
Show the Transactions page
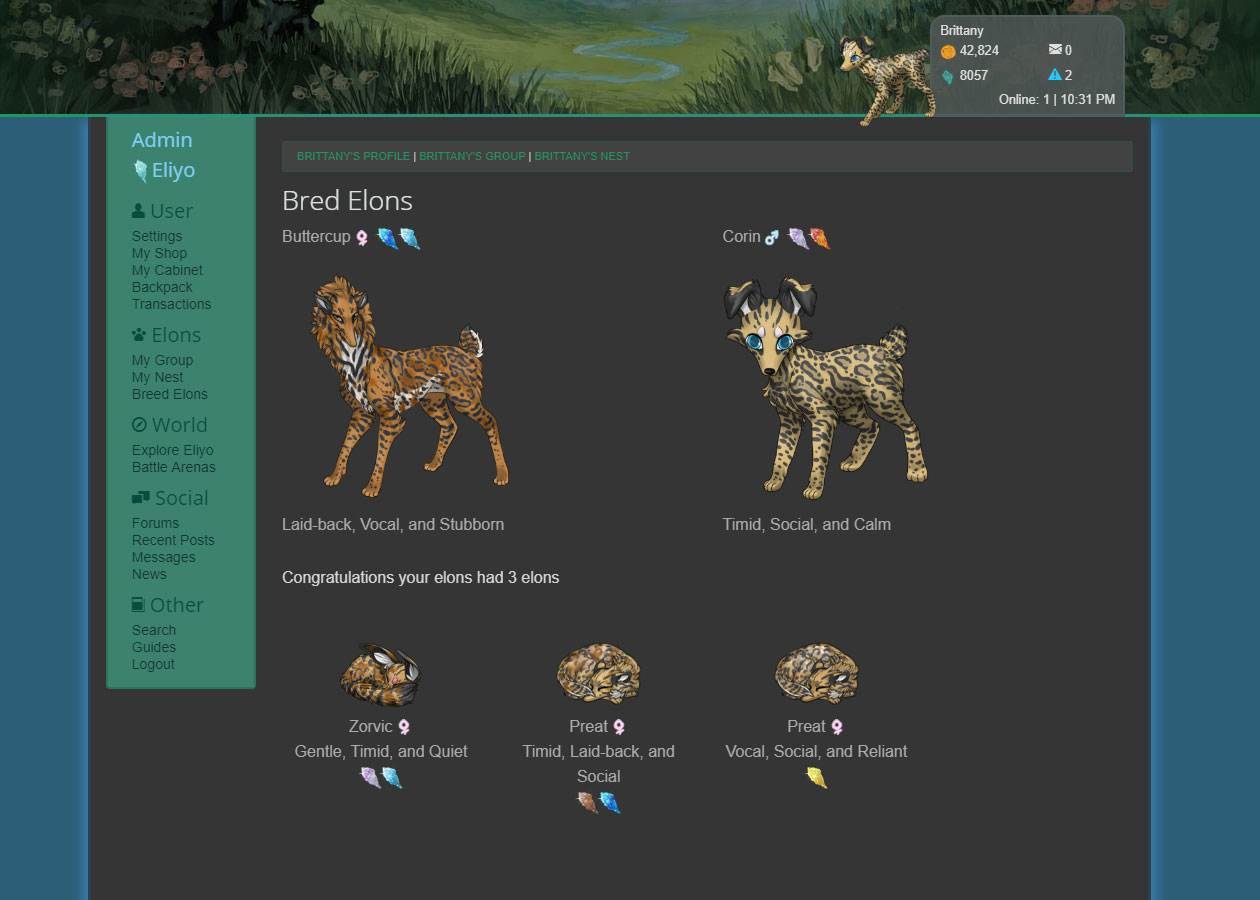tap(171, 304)
